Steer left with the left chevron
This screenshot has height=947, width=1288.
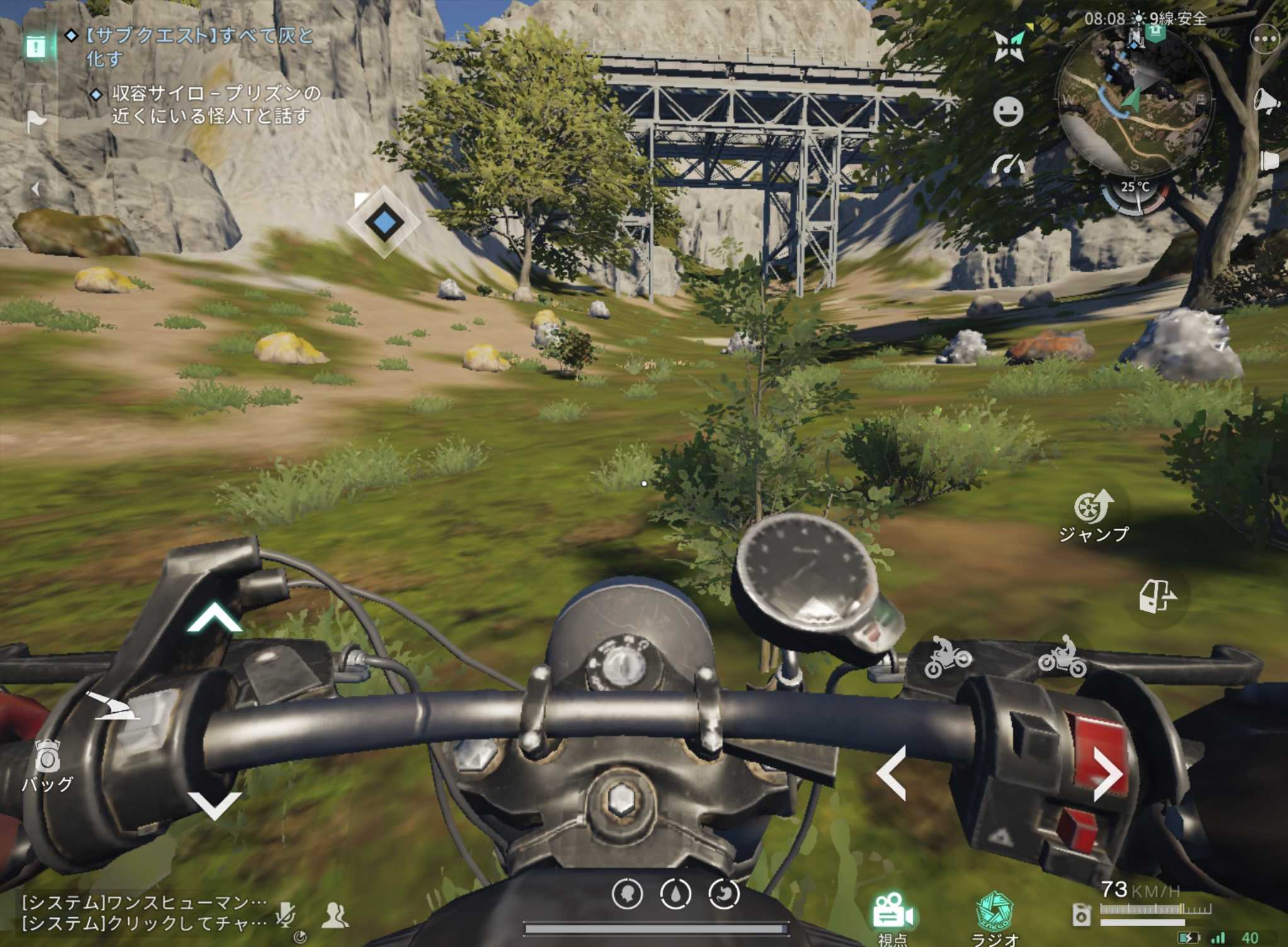pos(892,773)
